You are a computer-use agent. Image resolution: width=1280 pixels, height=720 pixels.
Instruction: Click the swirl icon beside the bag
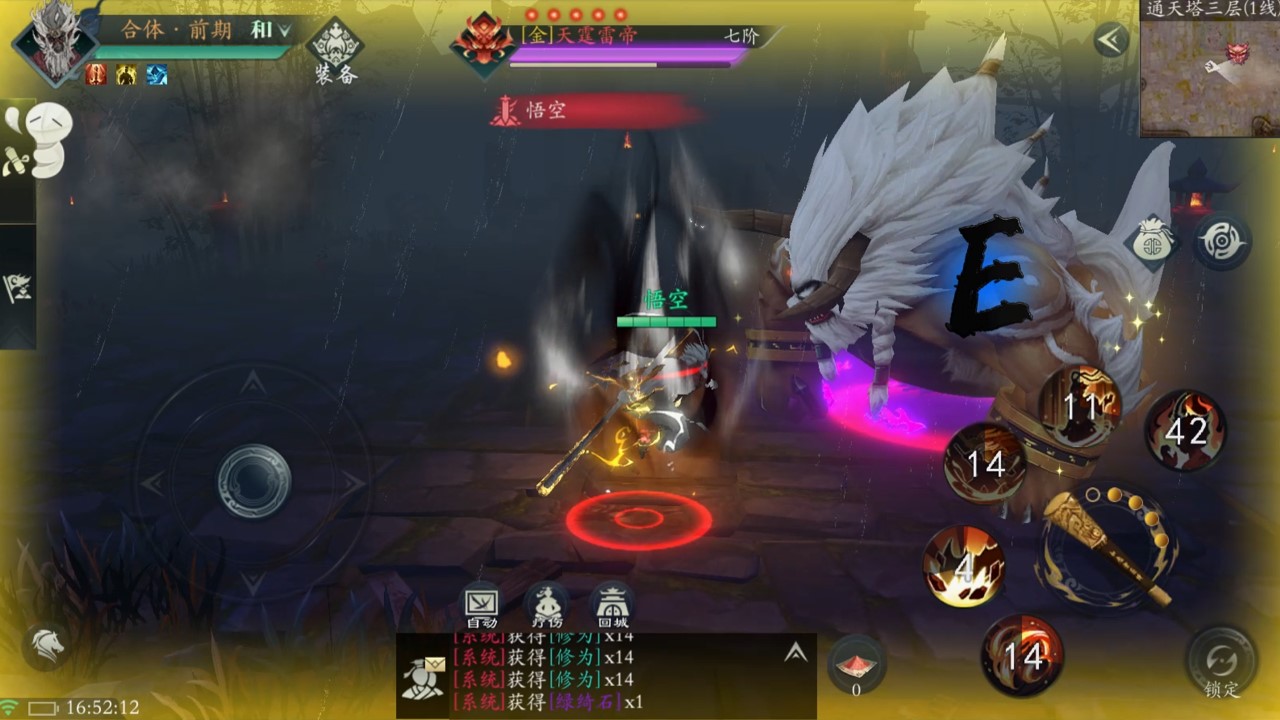tap(1221, 241)
